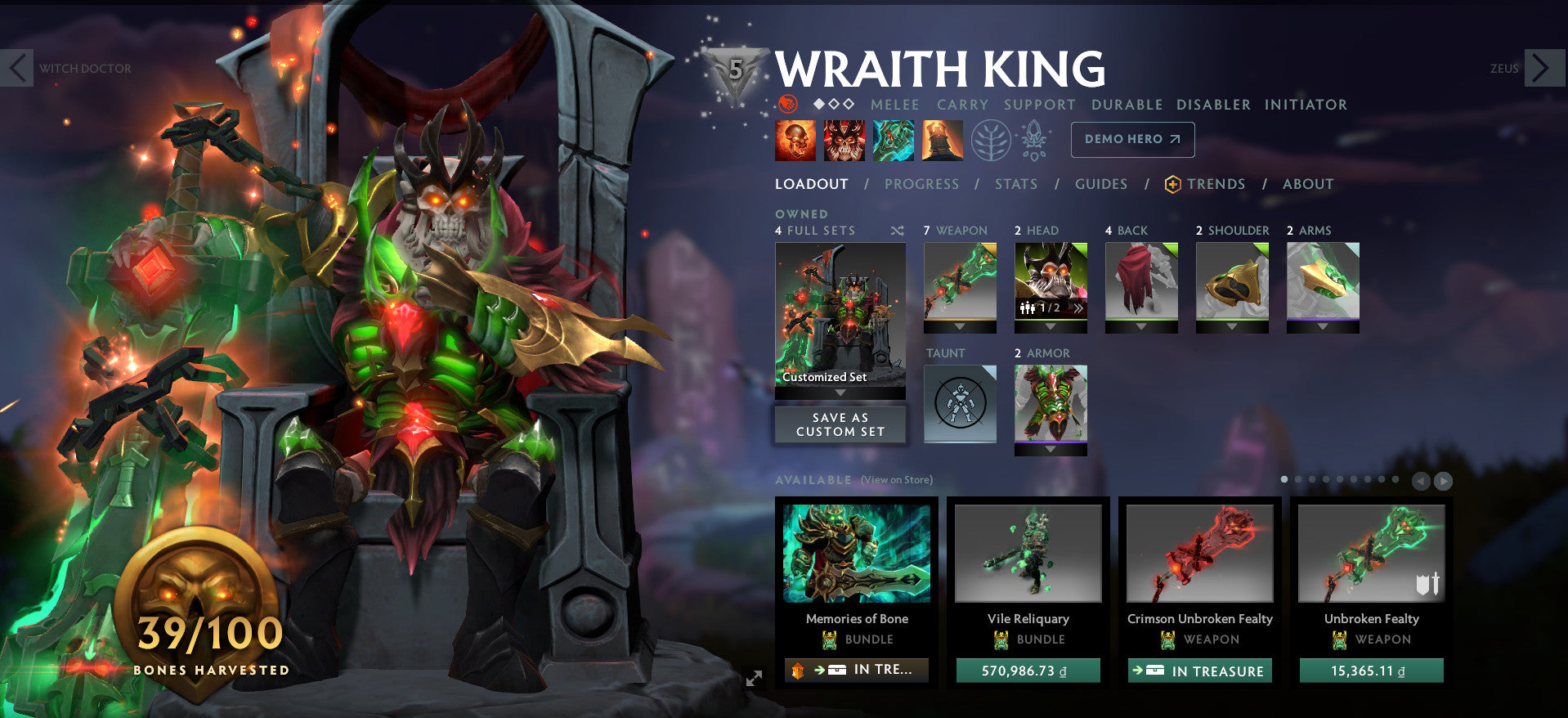Viewport: 1568px width, 718px height.
Task: Click the Demo Hero button
Action: coord(1132,140)
